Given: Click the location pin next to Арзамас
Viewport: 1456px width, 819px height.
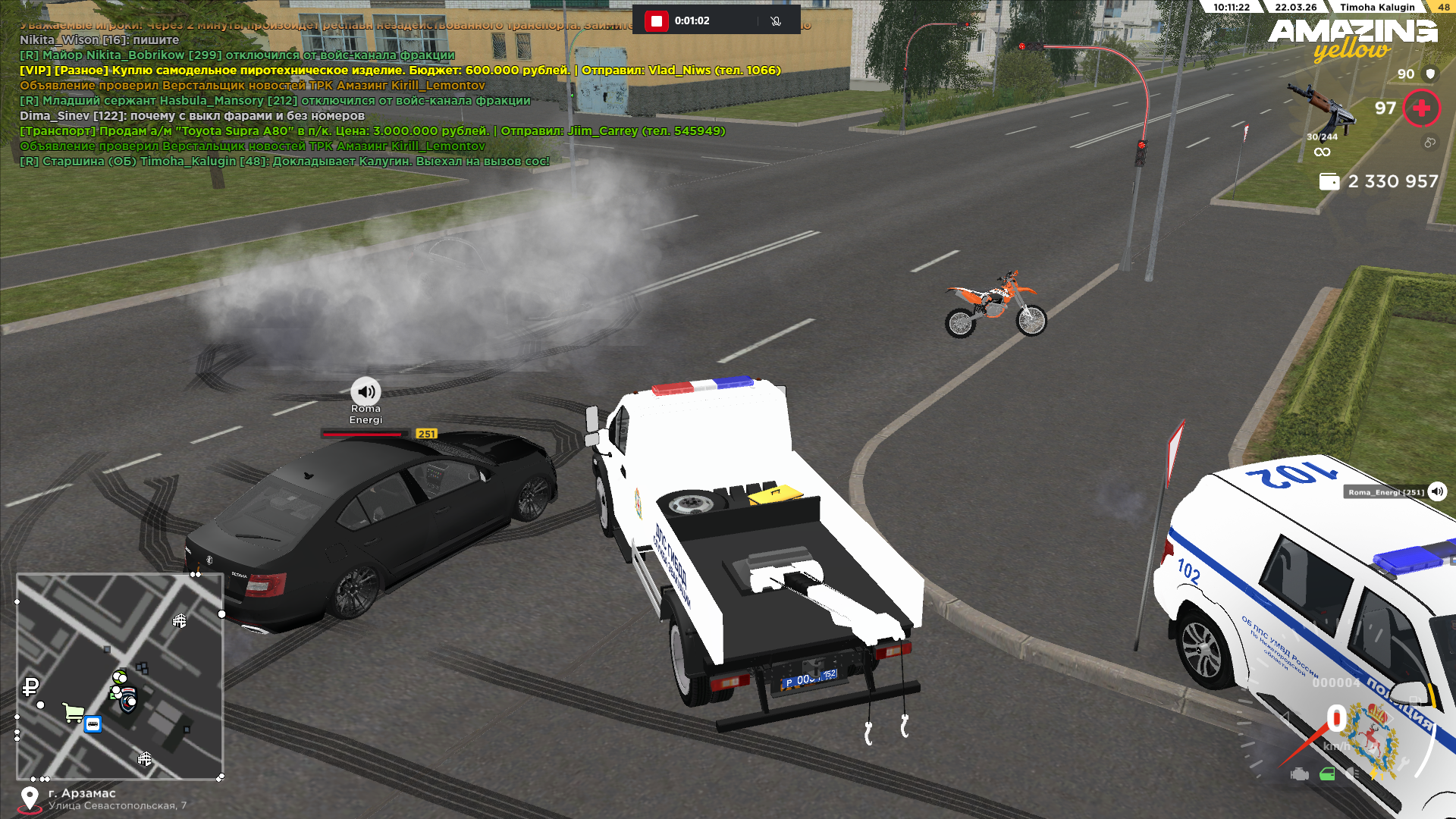Looking at the screenshot, I should pyautogui.click(x=30, y=799).
